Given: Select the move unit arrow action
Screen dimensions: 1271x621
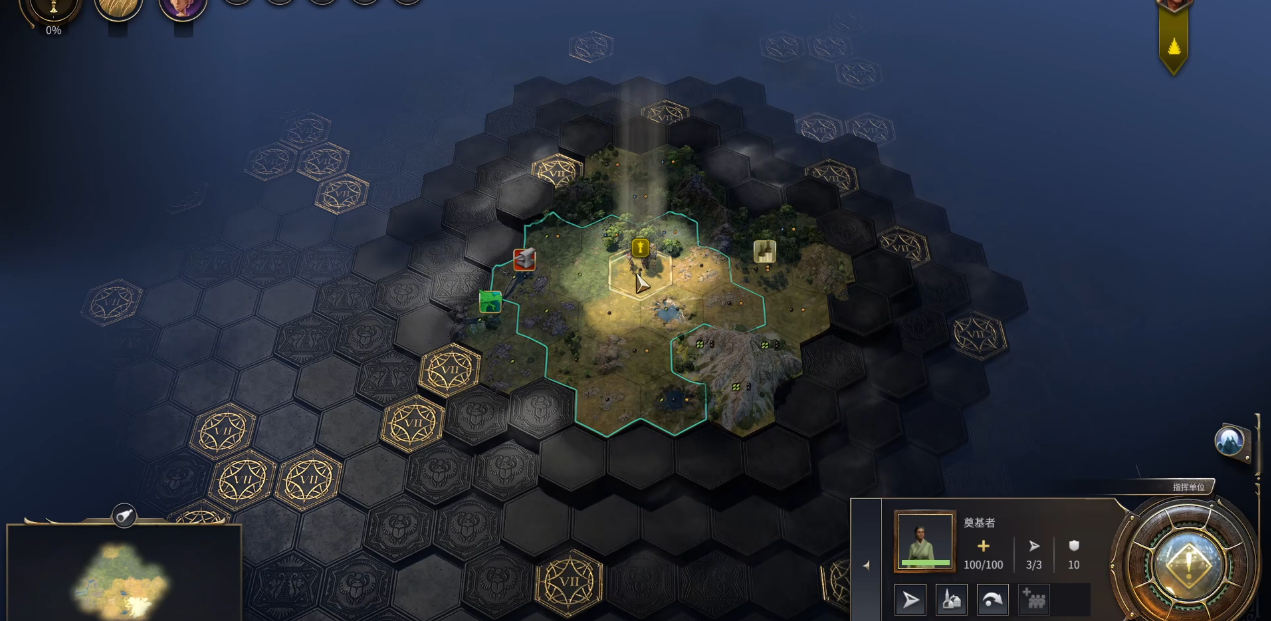Looking at the screenshot, I should tap(910, 599).
